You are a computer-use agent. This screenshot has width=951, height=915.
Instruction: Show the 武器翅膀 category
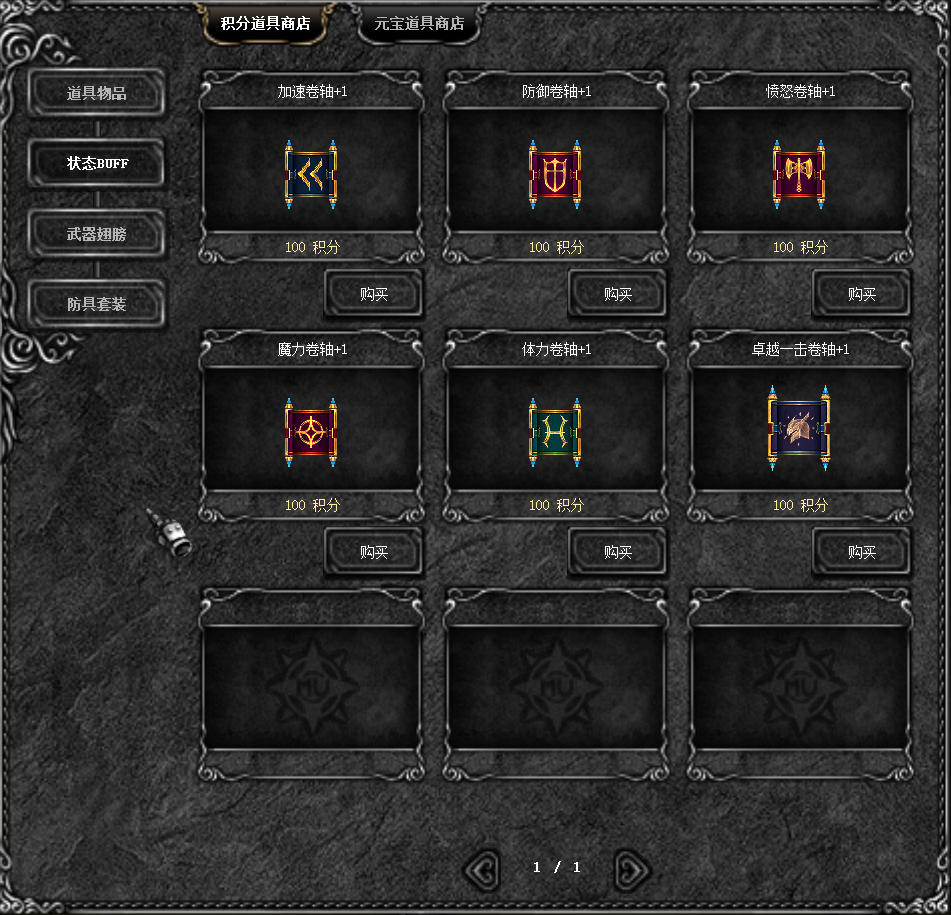(97, 234)
